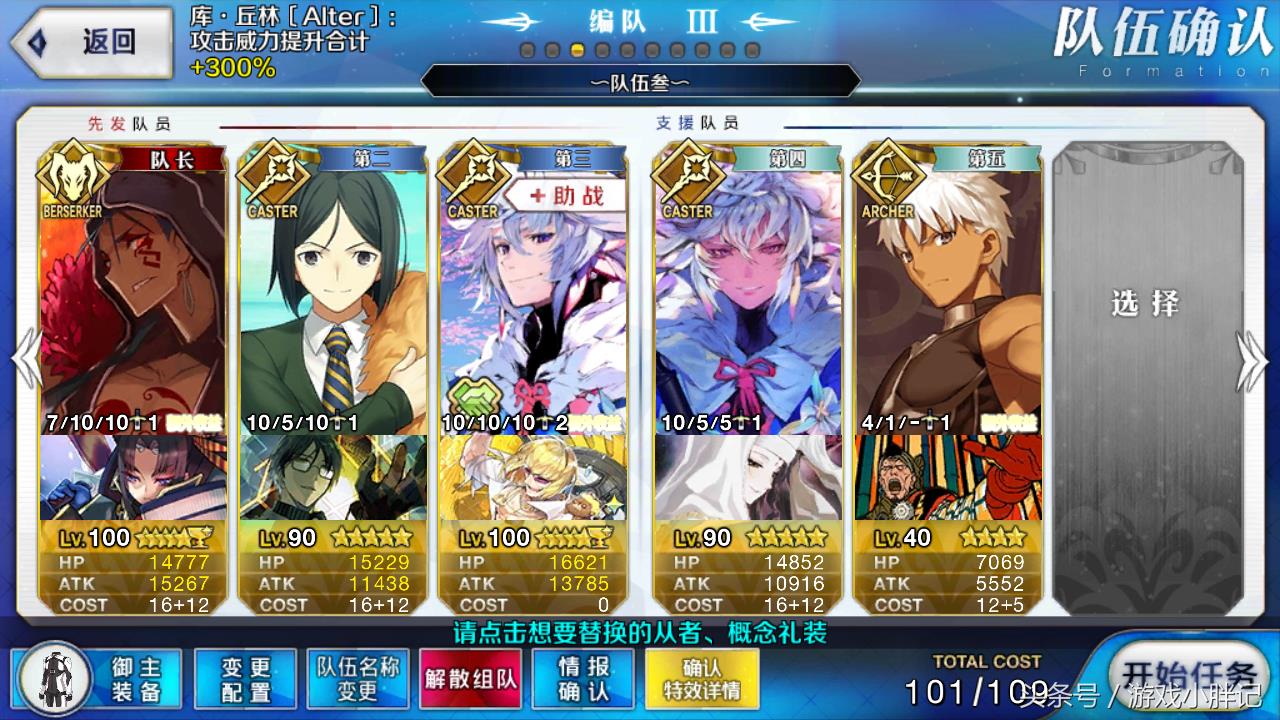
Task: Go back with the 返回 button
Action: pyautogui.click(x=90, y=42)
